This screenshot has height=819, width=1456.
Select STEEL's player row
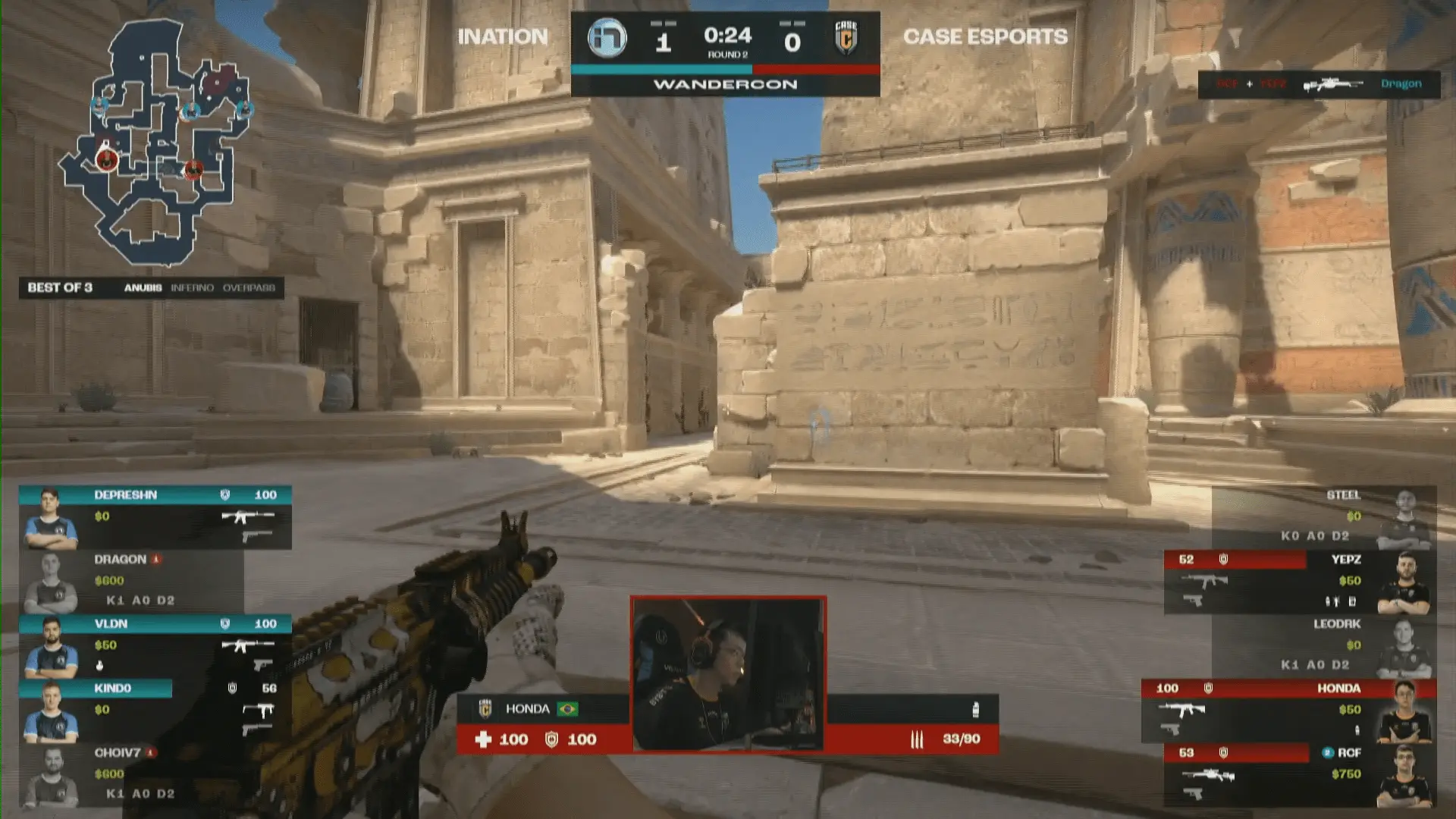point(1323,516)
